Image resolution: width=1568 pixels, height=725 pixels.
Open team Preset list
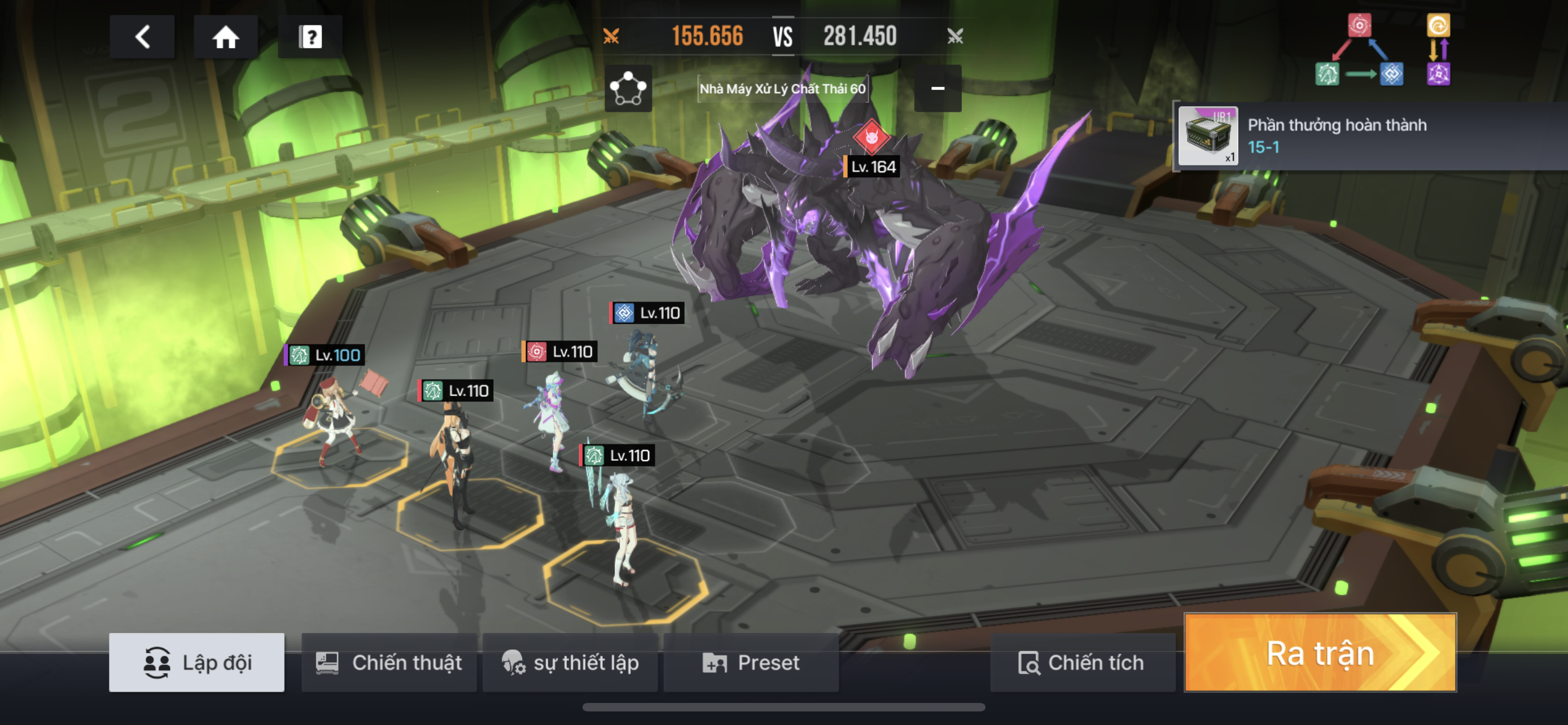[x=751, y=662]
